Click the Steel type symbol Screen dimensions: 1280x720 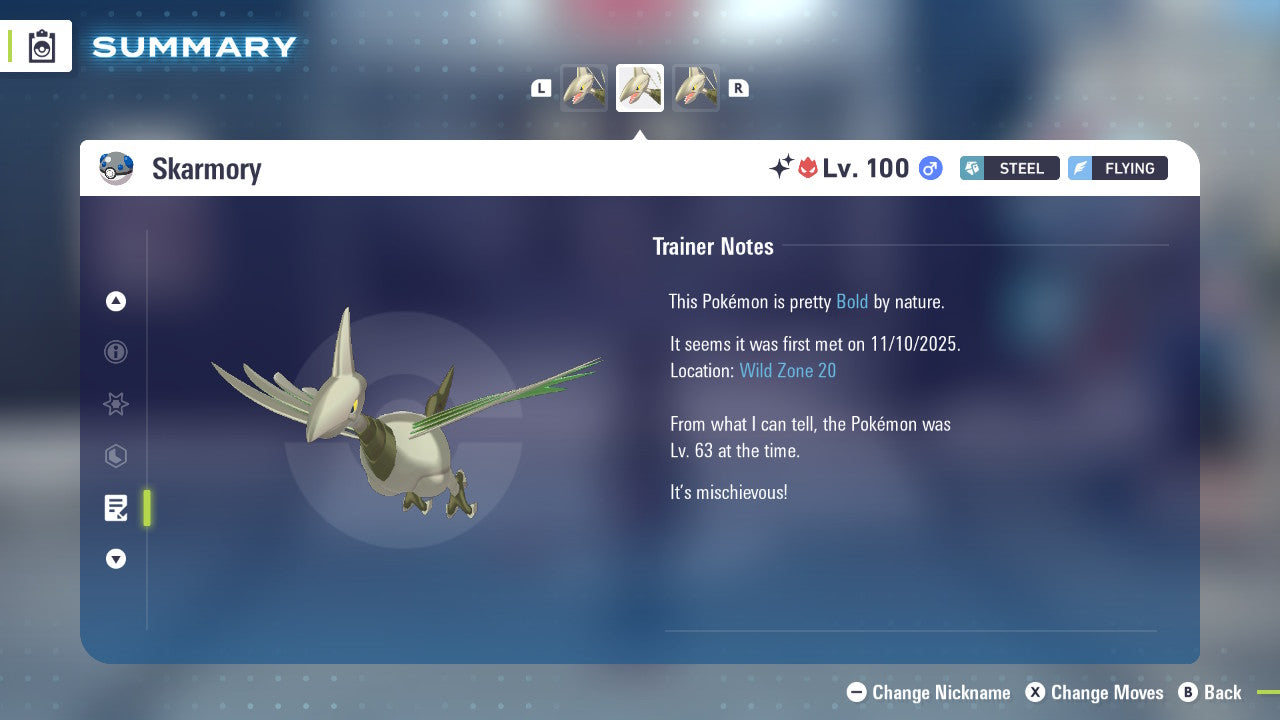972,168
